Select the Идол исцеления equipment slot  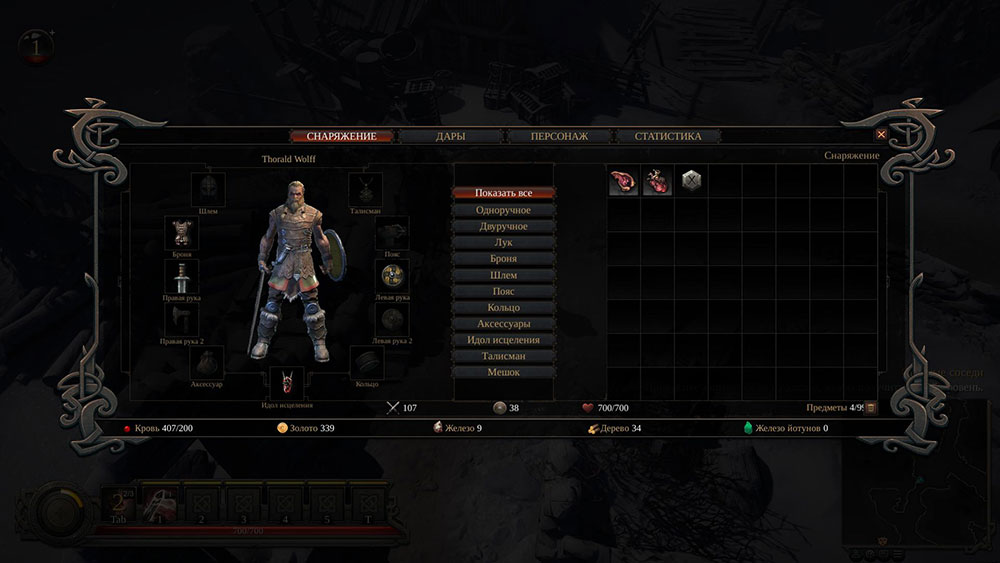pyautogui.click(x=287, y=383)
